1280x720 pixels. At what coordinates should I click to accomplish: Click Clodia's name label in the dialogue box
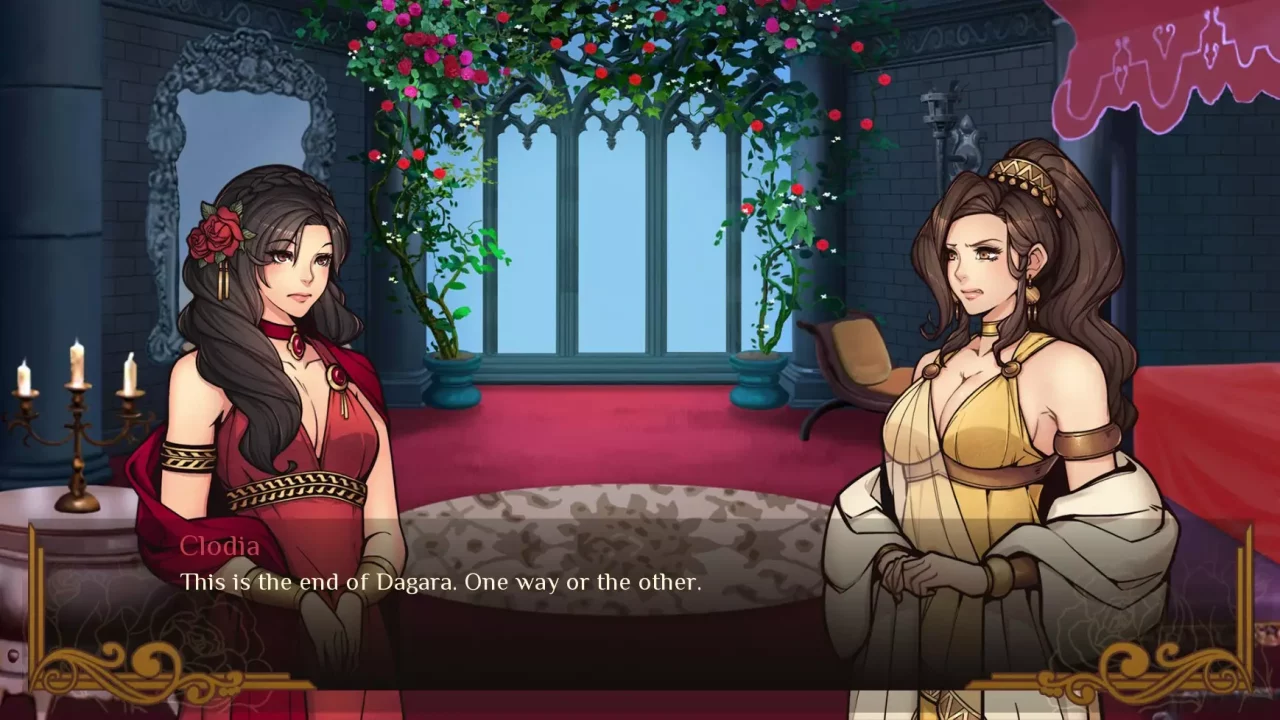[222, 546]
